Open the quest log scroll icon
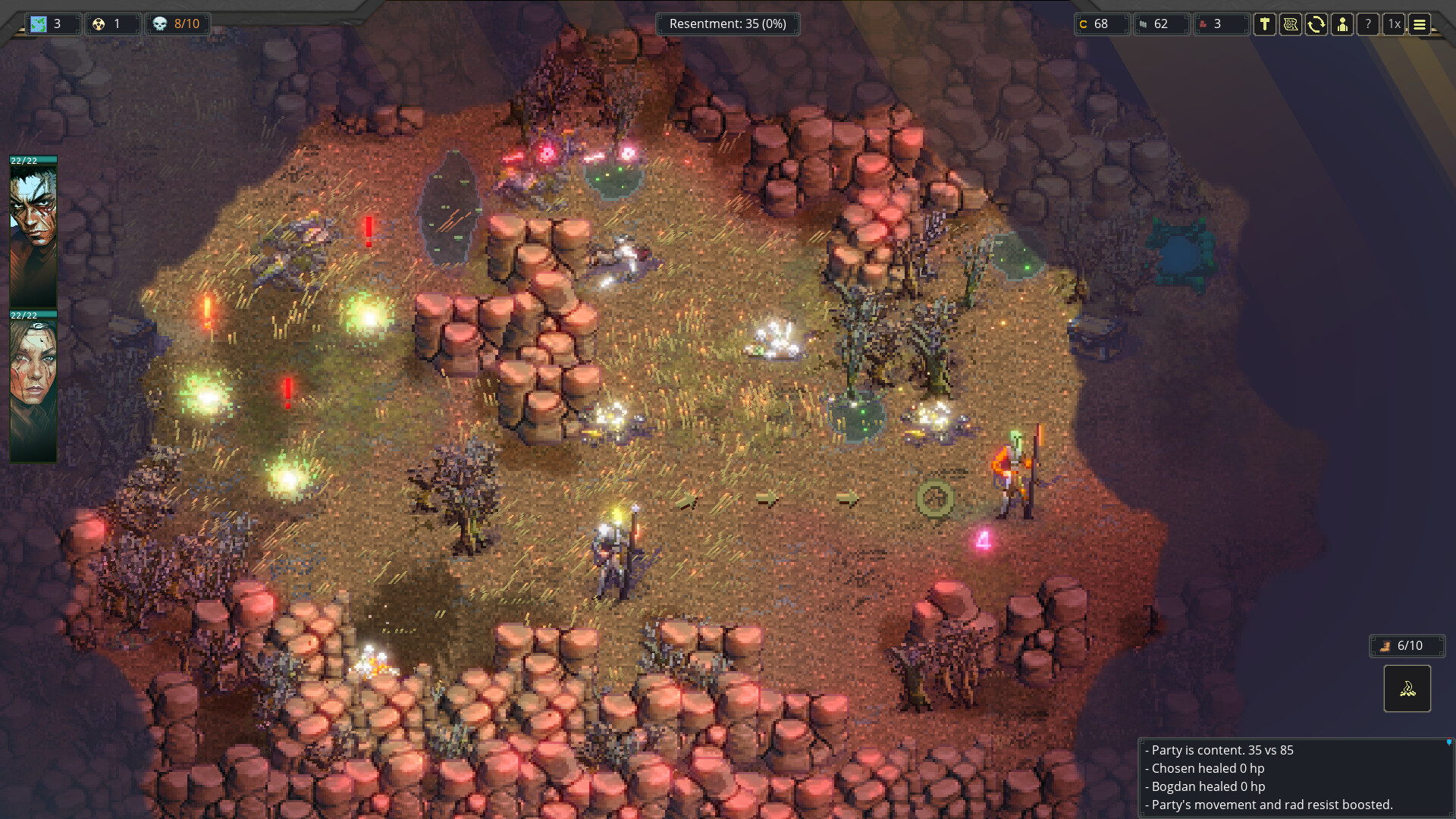This screenshot has height=819, width=1456. [x=1291, y=24]
